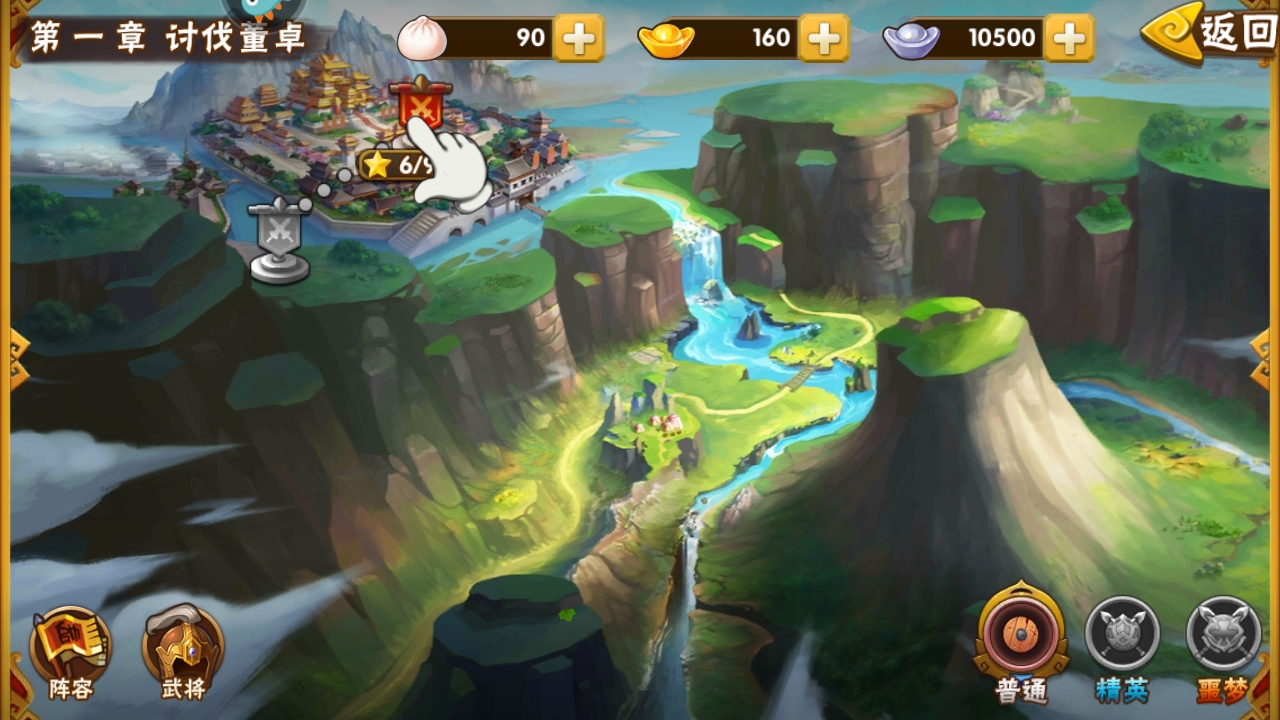Open the 阵容 lineup menu
Image resolution: width=1280 pixels, height=720 pixels.
click(70, 652)
